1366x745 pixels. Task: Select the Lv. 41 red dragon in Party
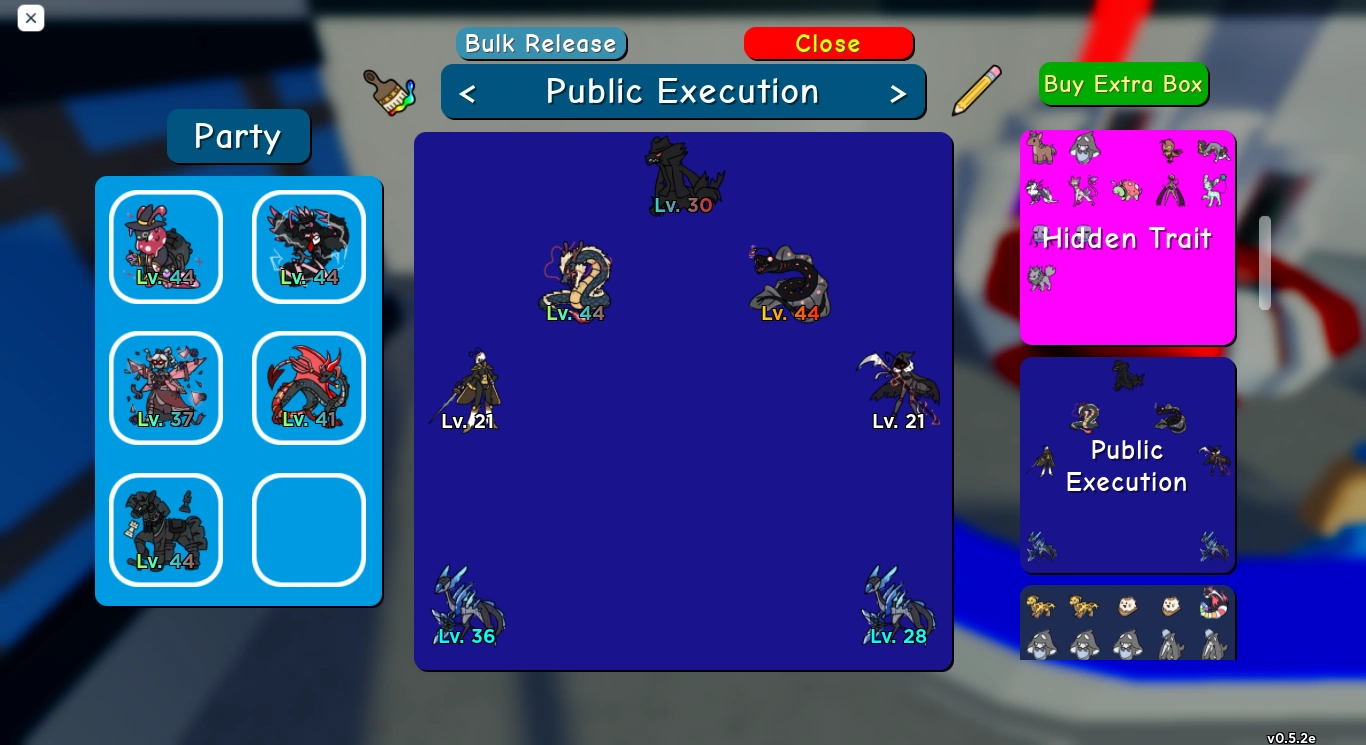pyautogui.click(x=308, y=388)
